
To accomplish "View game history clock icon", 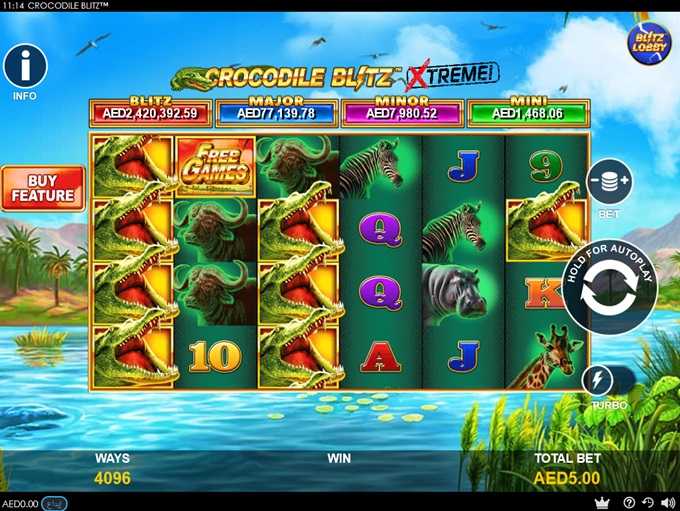I will coord(647,503).
